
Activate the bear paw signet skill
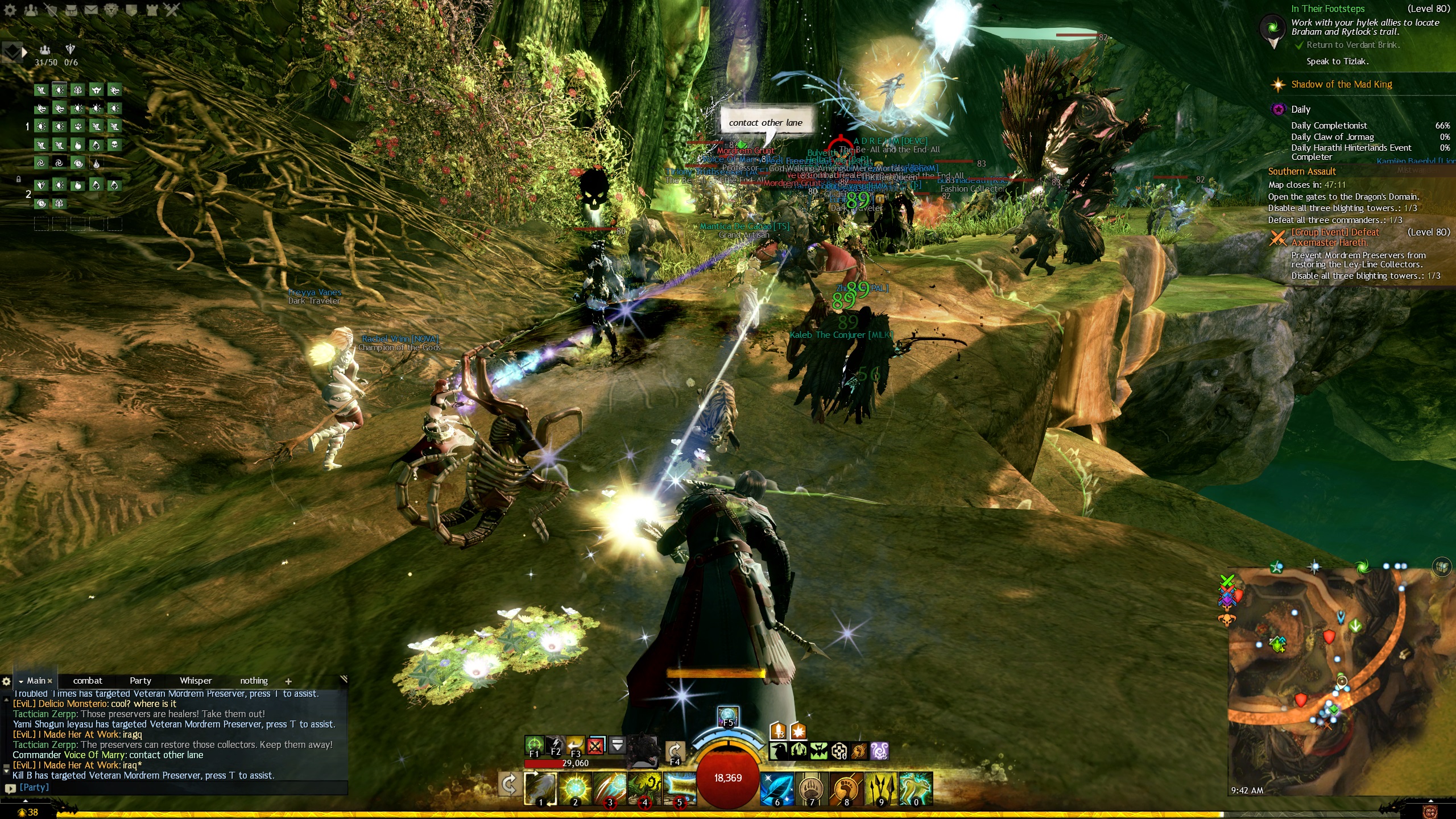pyautogui.click(x=812, y=788)
